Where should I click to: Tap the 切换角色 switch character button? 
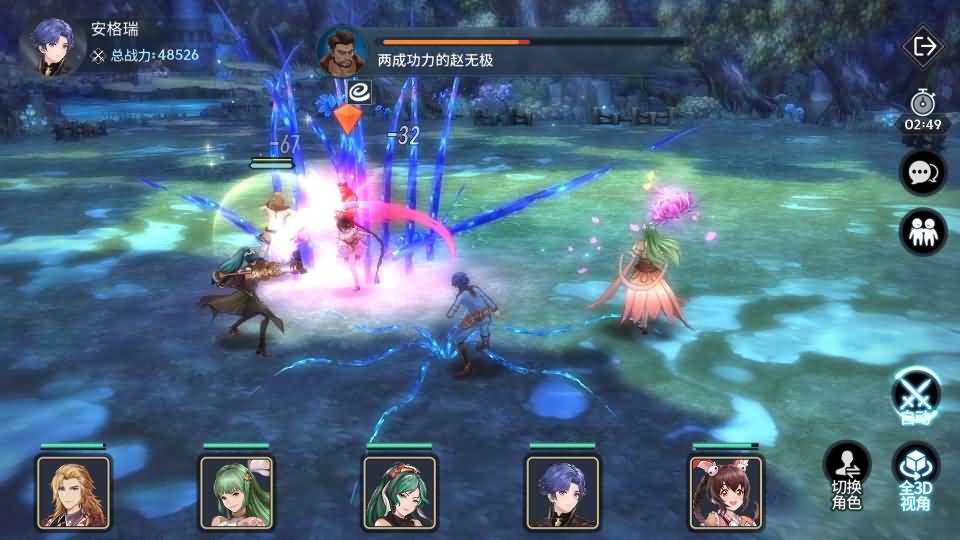pyautogui.click(x=846, y=475)
